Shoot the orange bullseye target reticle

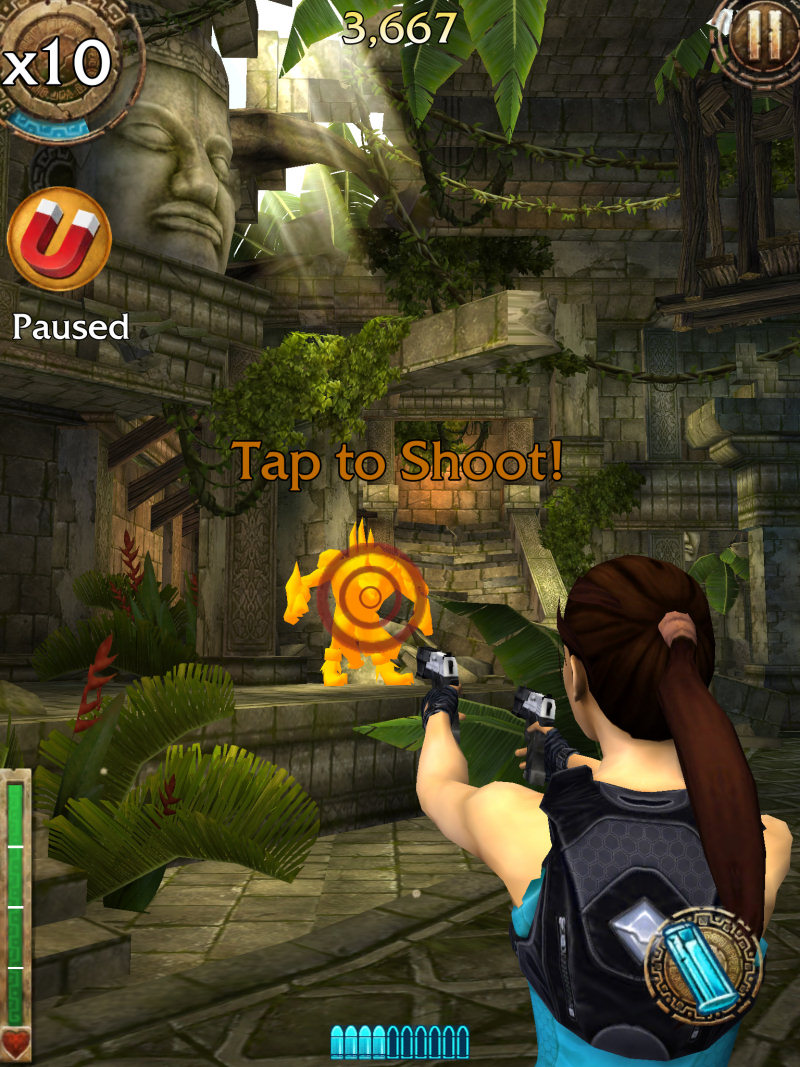point(370,598)
